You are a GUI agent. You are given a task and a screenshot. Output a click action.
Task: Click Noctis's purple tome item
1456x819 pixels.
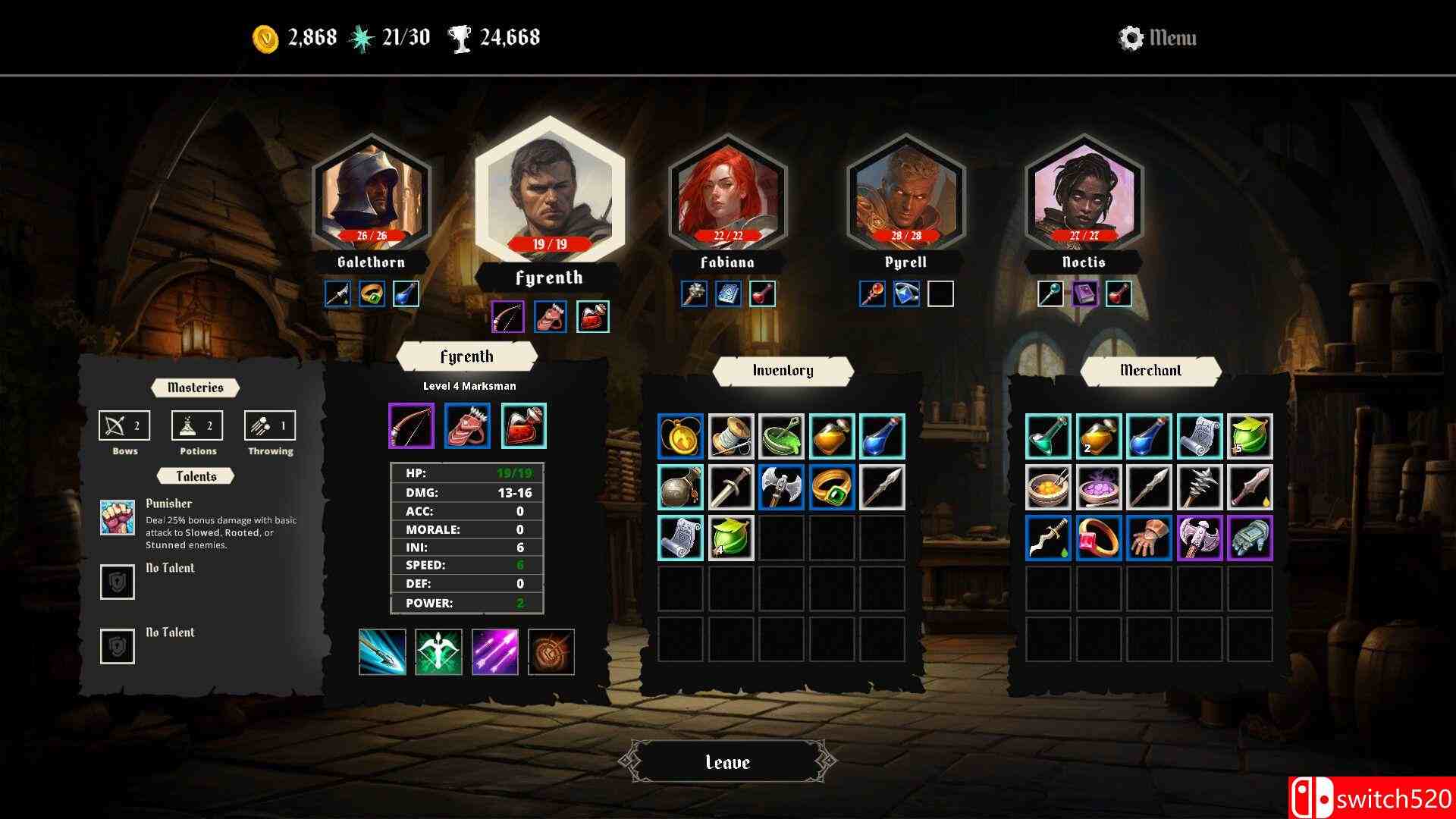pos(1086,295)
